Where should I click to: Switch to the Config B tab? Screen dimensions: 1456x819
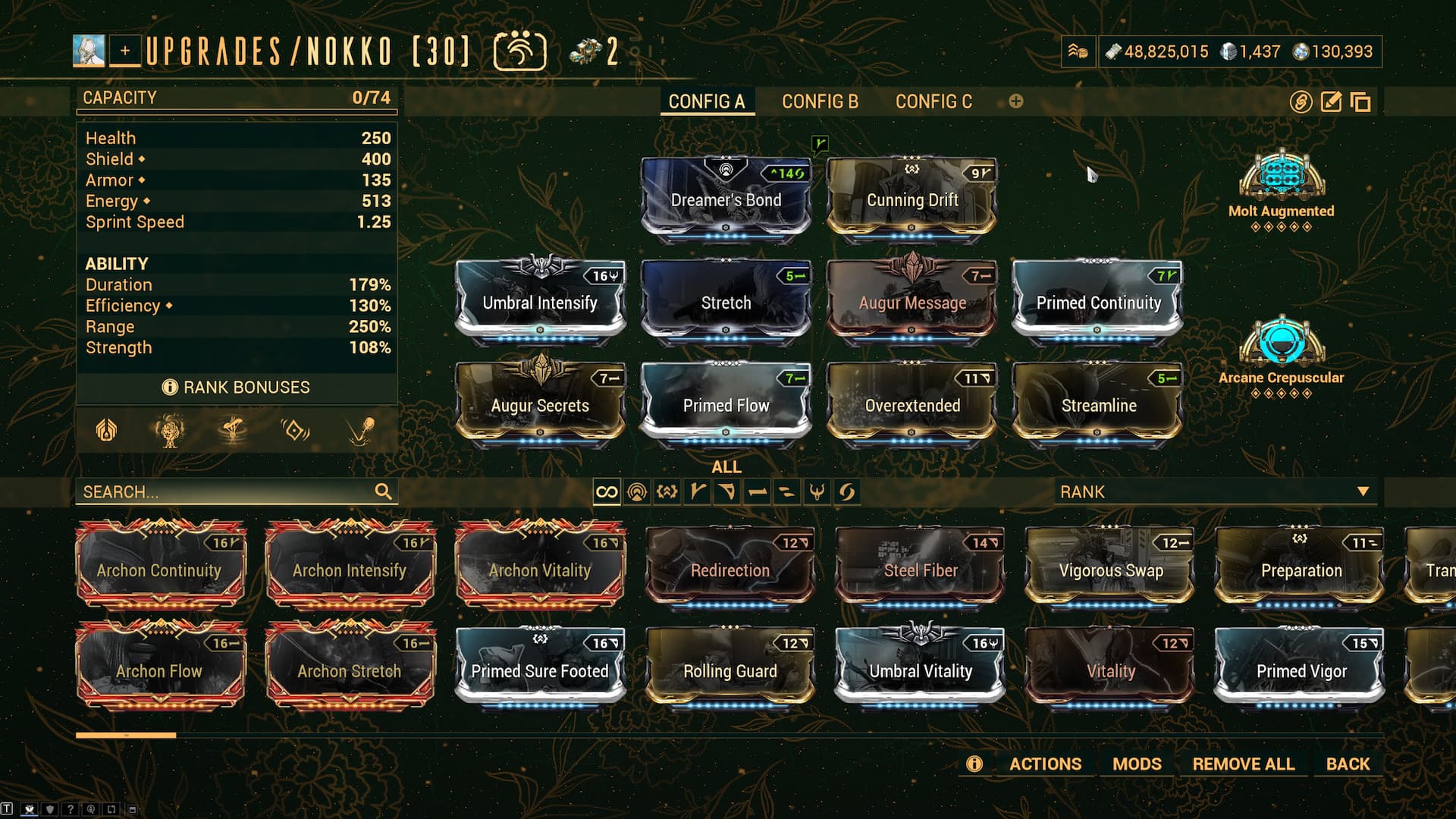tap(820, 102)
